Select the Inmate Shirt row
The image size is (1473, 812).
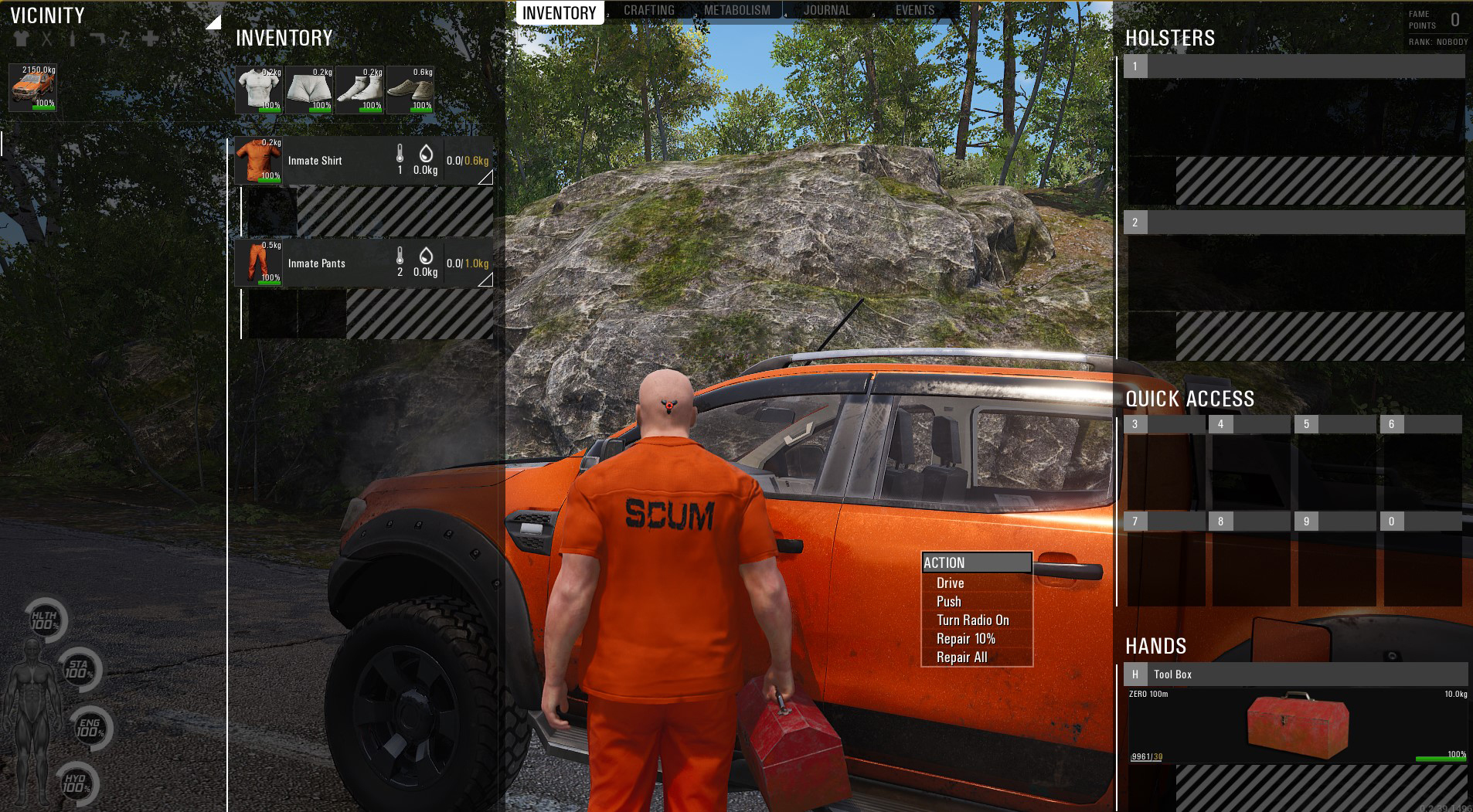click(340, 161)
